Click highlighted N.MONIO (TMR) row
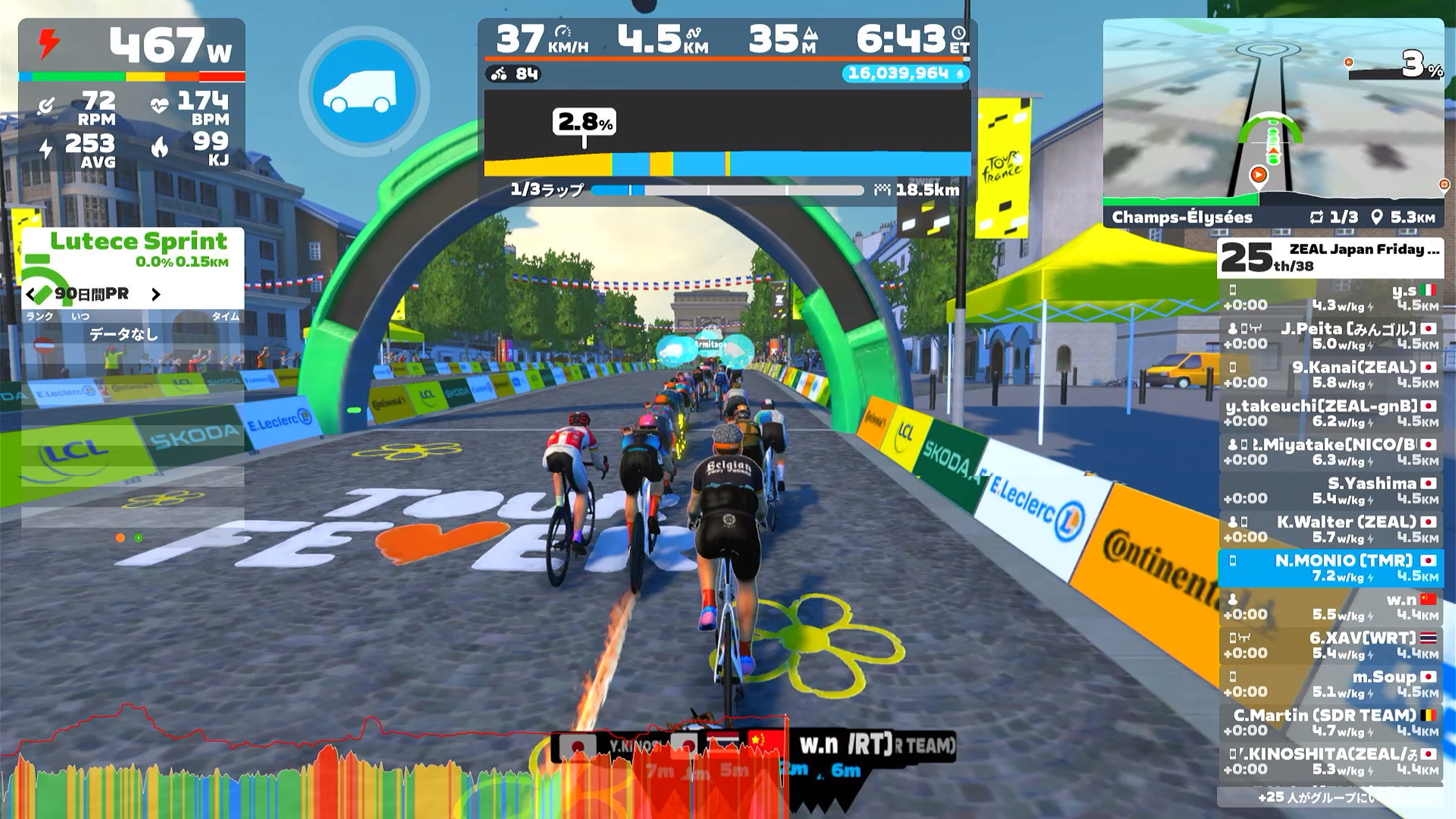 point(1330,568)
